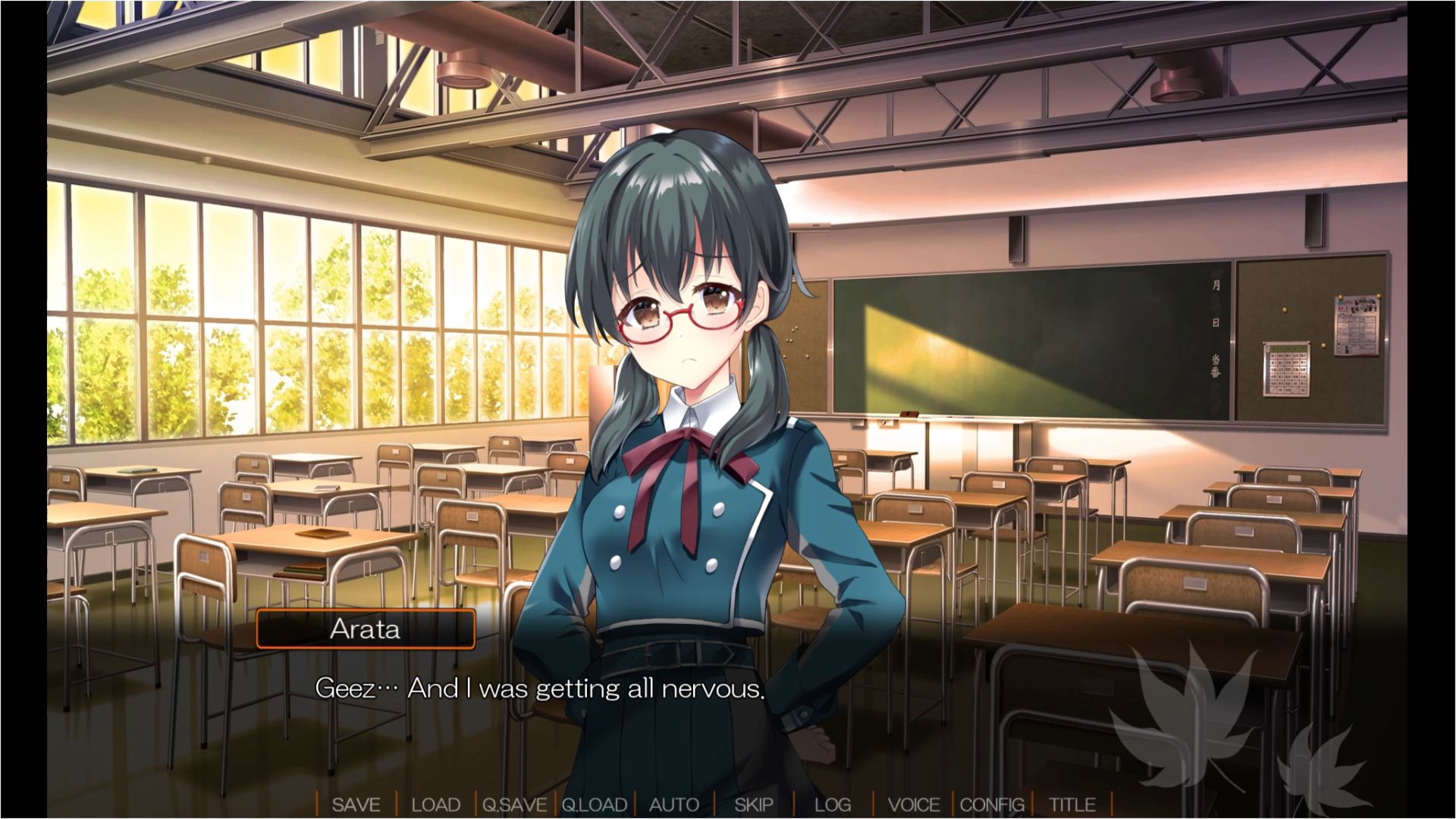The width and height of the screenshot is (1456, 819).
Task: Click the Arata name plate
Action: point(365,629)
